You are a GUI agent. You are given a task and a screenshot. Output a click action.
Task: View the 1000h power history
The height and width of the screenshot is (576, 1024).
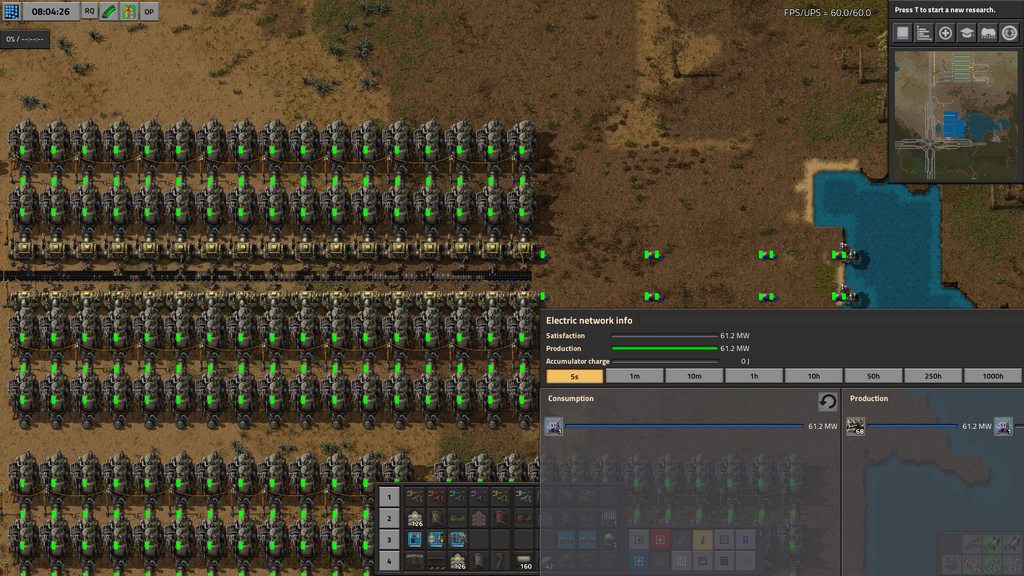pyautogui.click(x=993, y=376)
